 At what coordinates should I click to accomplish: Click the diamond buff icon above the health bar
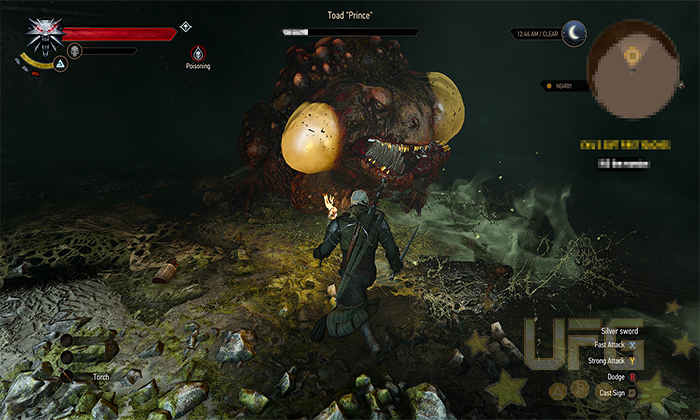click(x=185, y=26)
